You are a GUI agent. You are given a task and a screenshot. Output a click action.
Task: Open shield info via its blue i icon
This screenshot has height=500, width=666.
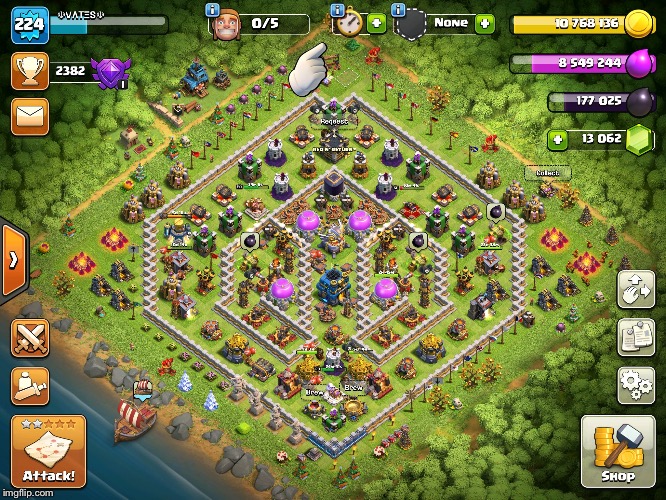[x=398, y=9]
